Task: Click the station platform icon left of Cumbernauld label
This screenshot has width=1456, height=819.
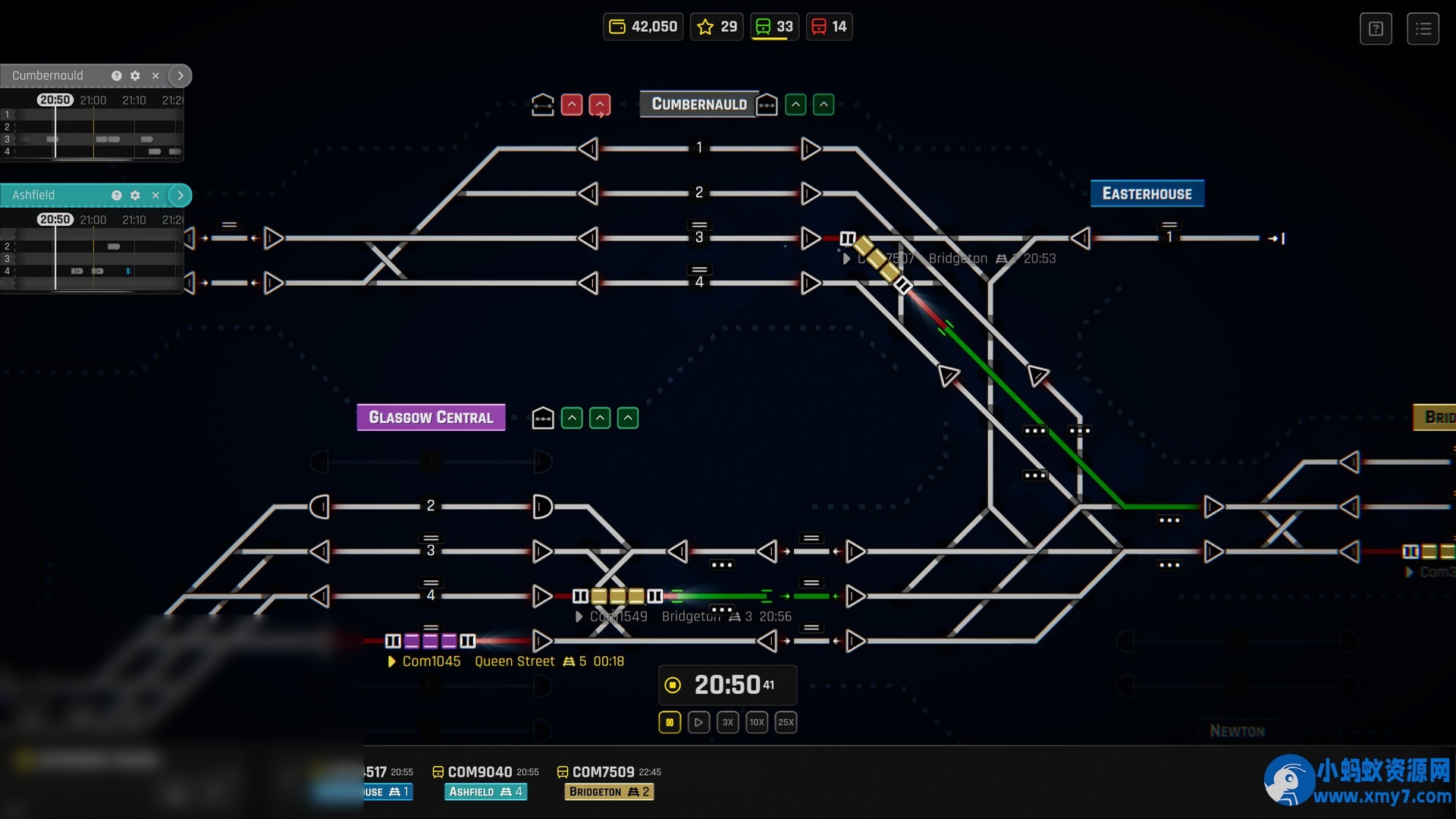Action: pos(544,104)
